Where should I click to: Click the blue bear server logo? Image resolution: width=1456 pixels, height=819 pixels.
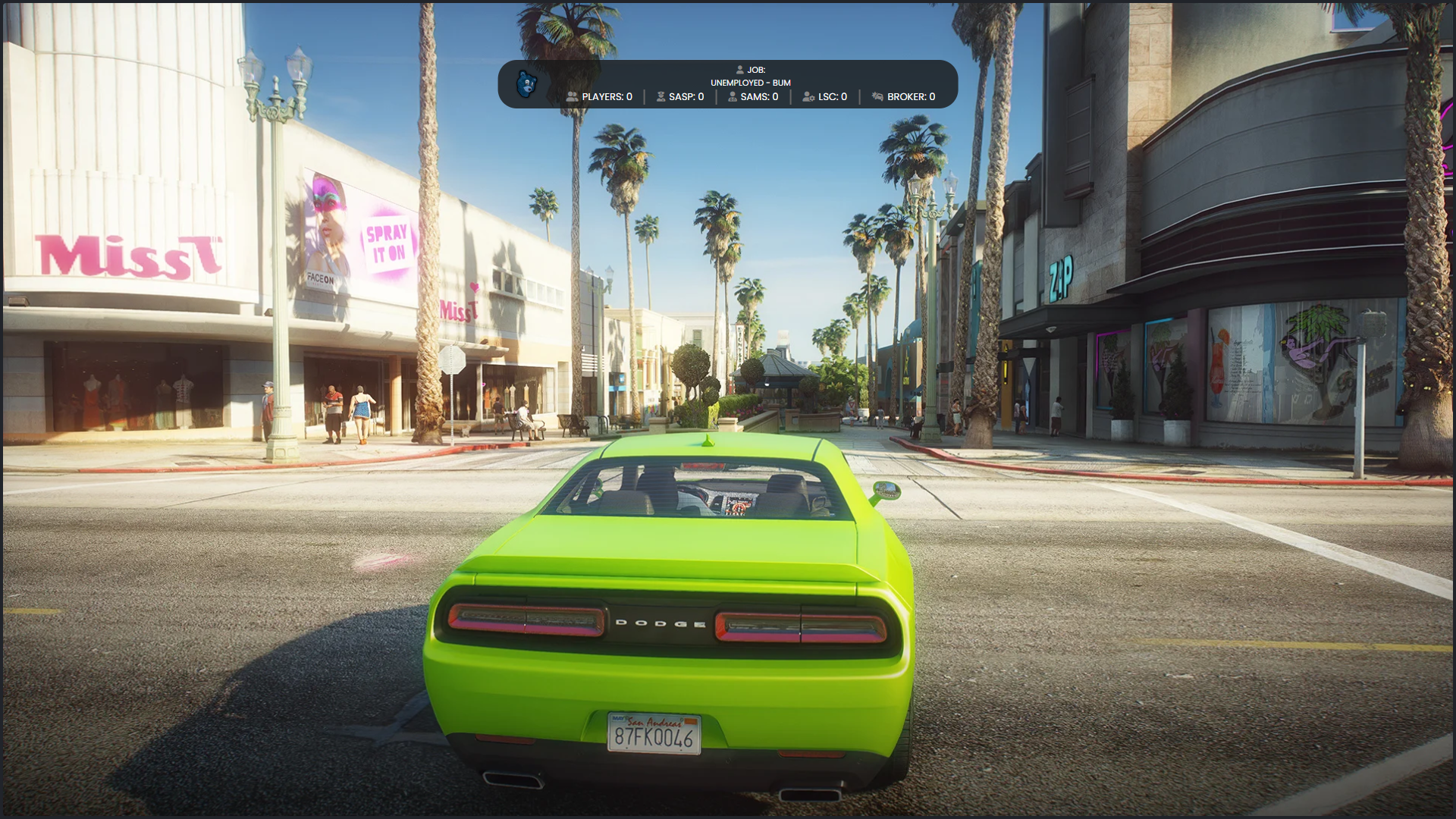tap(527, 83)
